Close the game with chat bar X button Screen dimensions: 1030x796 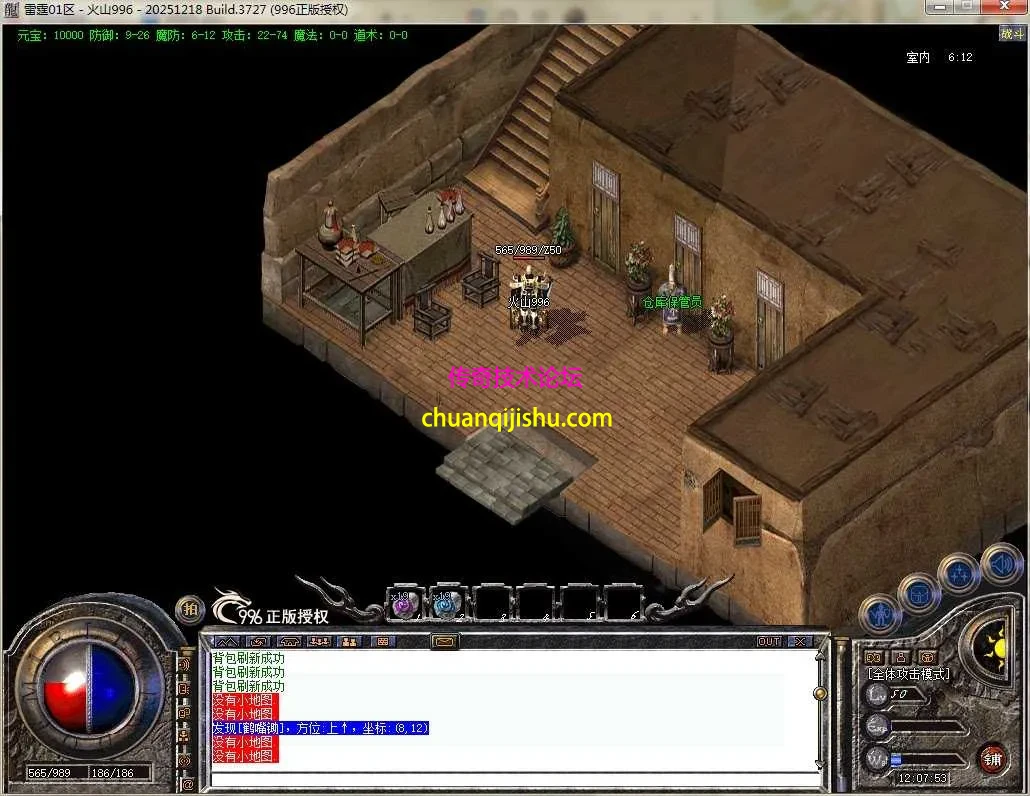click(x=799, y=641)
